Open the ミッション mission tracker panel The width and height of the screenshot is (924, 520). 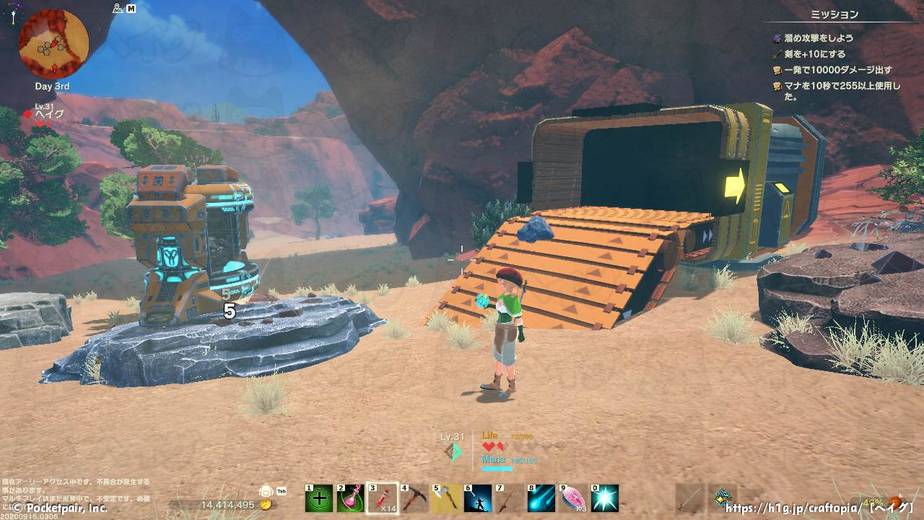[835, 15]
